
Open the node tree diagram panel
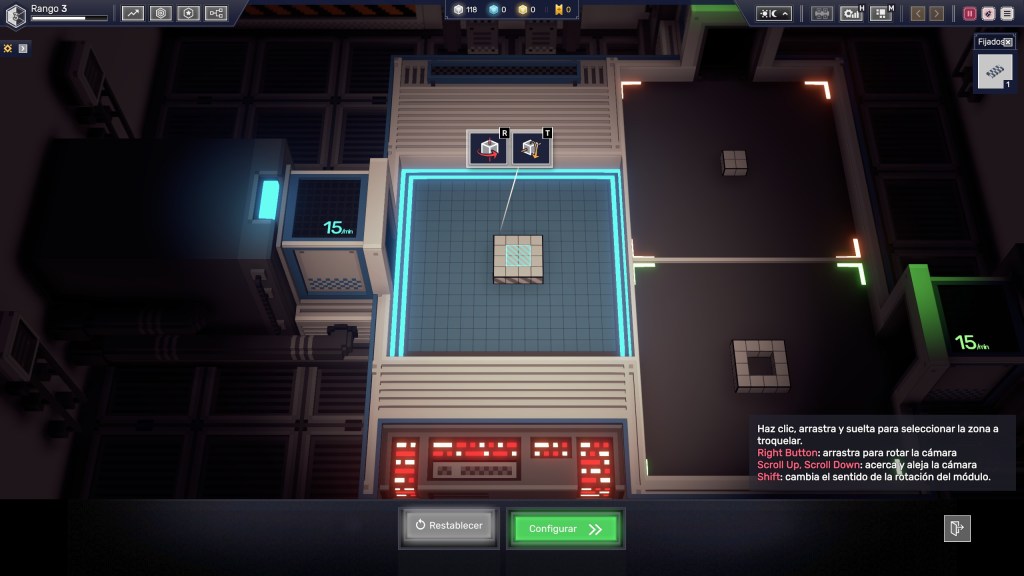click(216, 13)
